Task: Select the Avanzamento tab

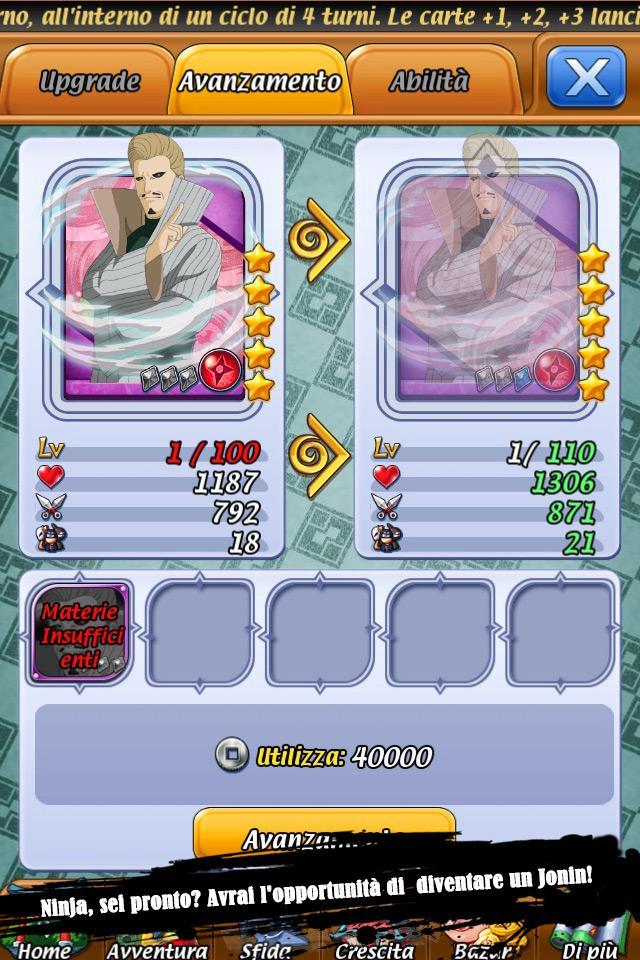Action: (259, 81)
